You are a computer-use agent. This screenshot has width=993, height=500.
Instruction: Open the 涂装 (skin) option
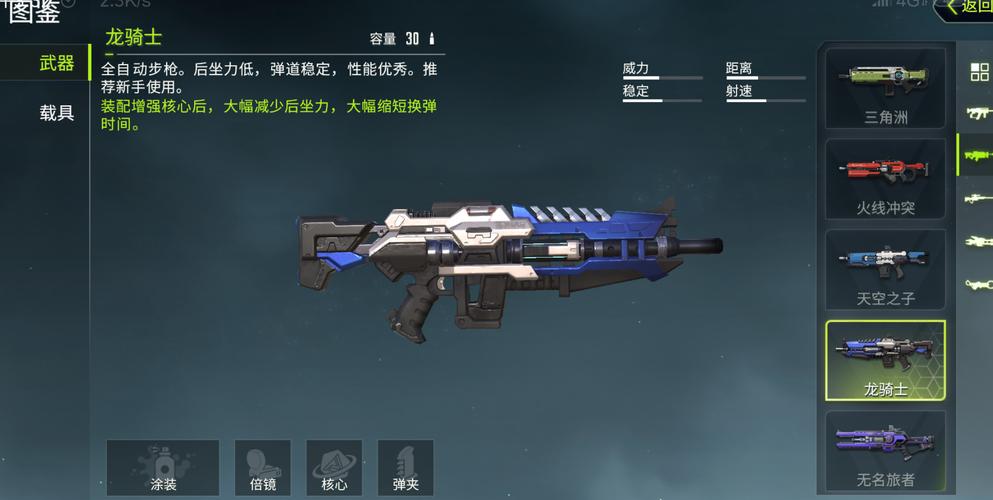(163, 468)
